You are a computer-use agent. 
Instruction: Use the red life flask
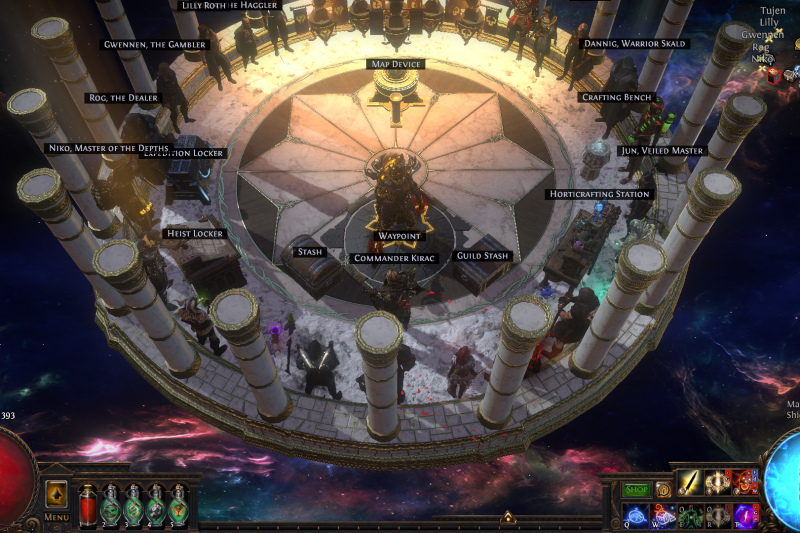87,504
